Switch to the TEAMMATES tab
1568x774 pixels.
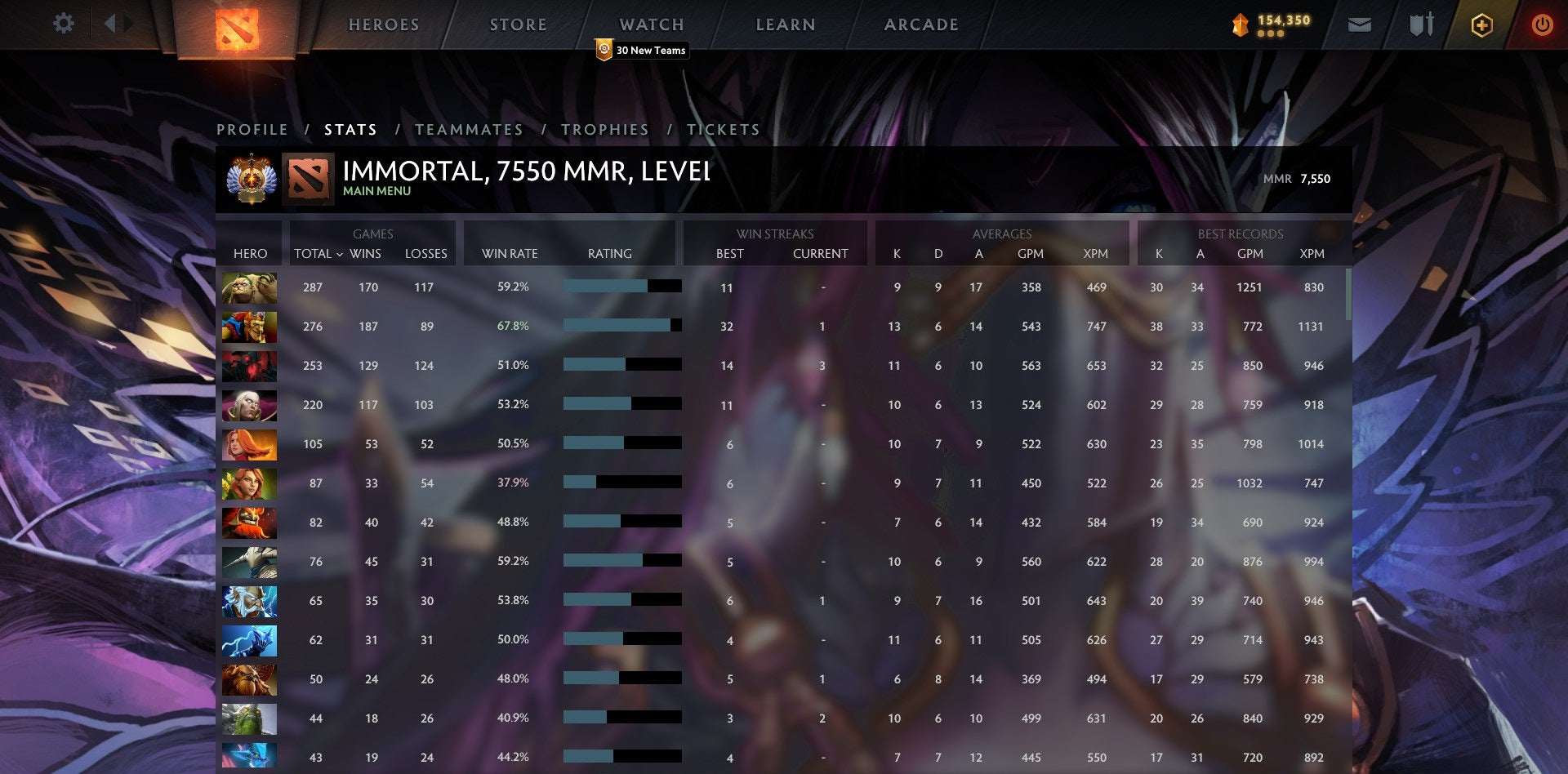click(470, 129)
